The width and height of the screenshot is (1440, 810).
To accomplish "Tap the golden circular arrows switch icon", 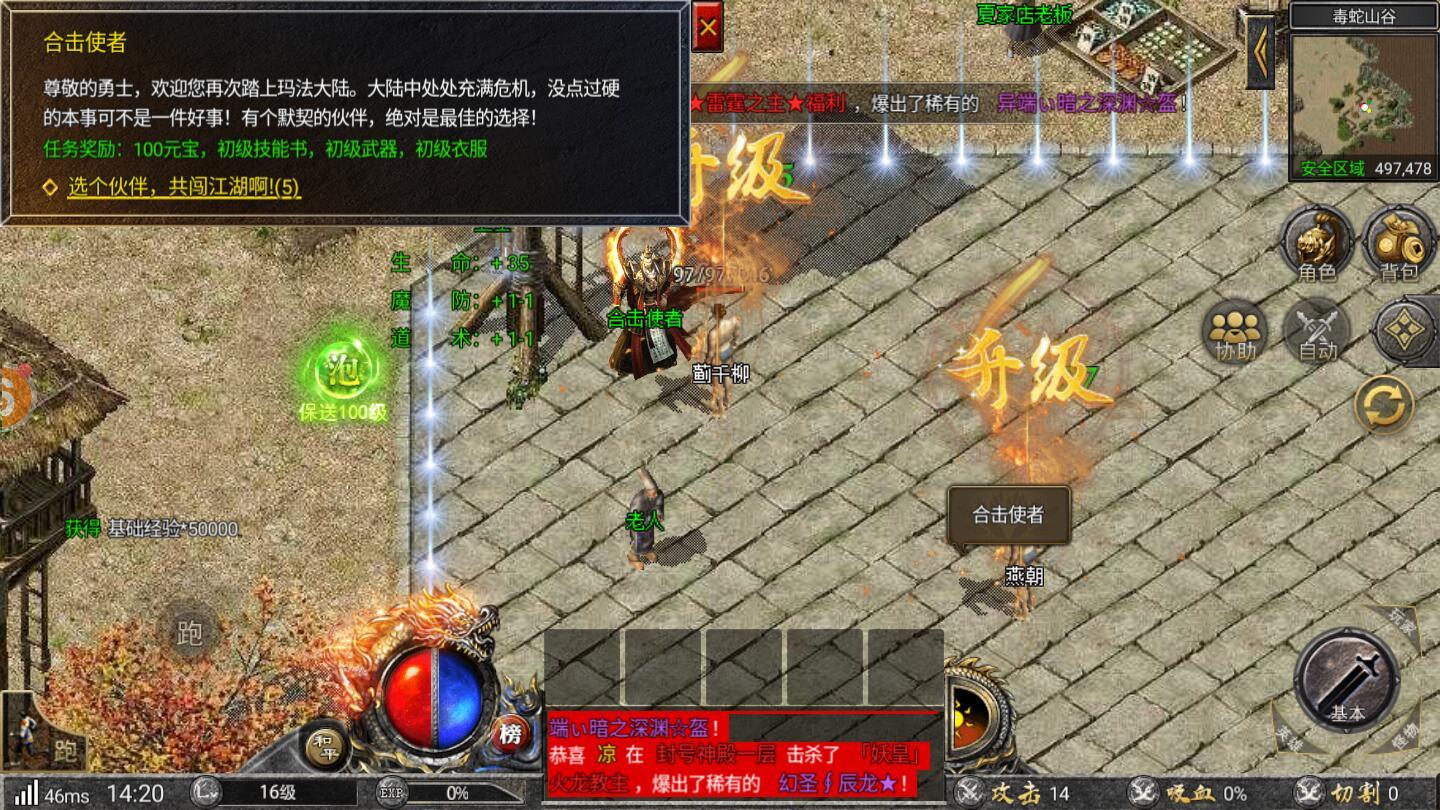I will (x=1383, y=405).
